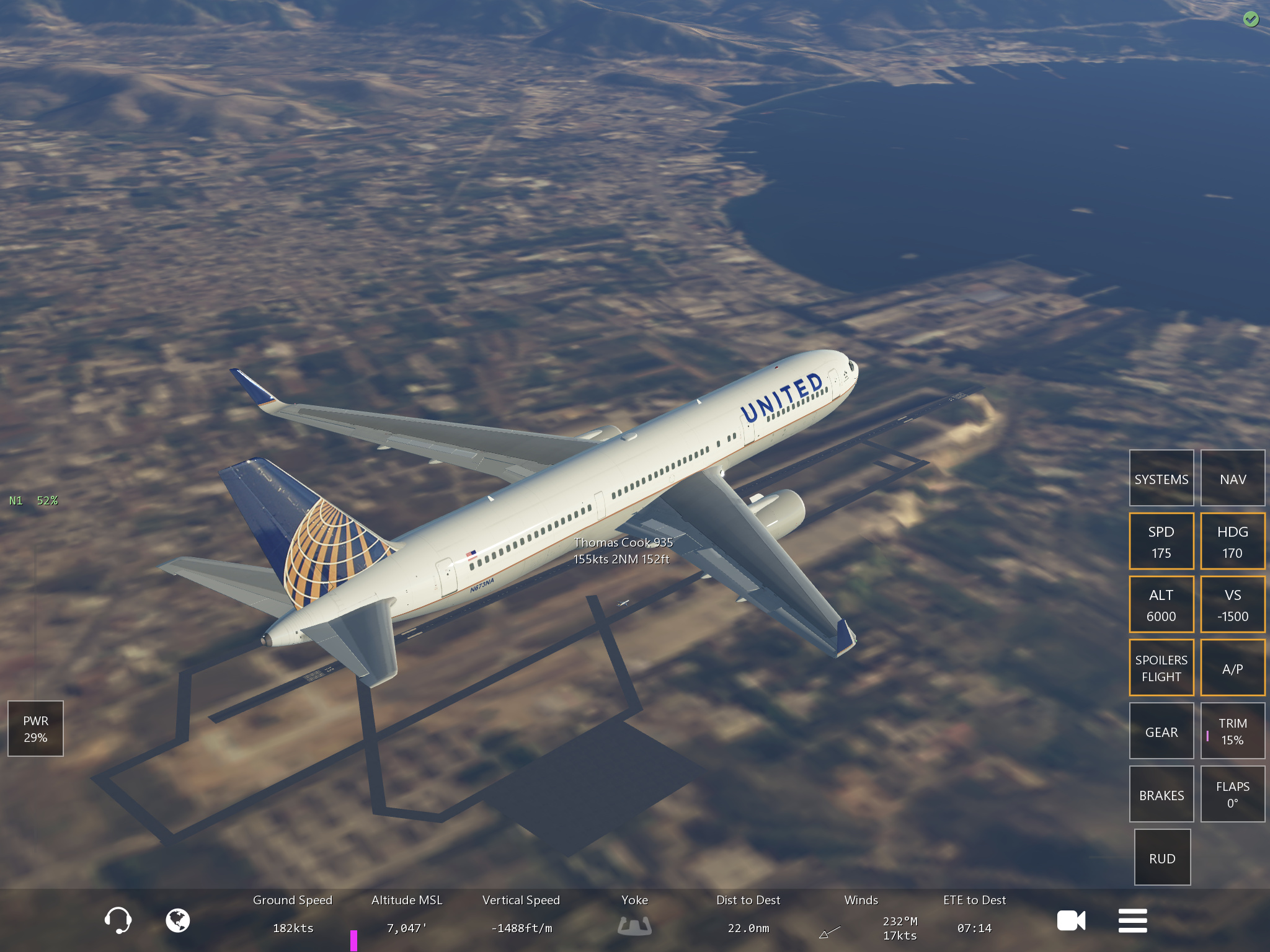
Task: Adjust the FLAPS 0° control
Action: 1232,795
